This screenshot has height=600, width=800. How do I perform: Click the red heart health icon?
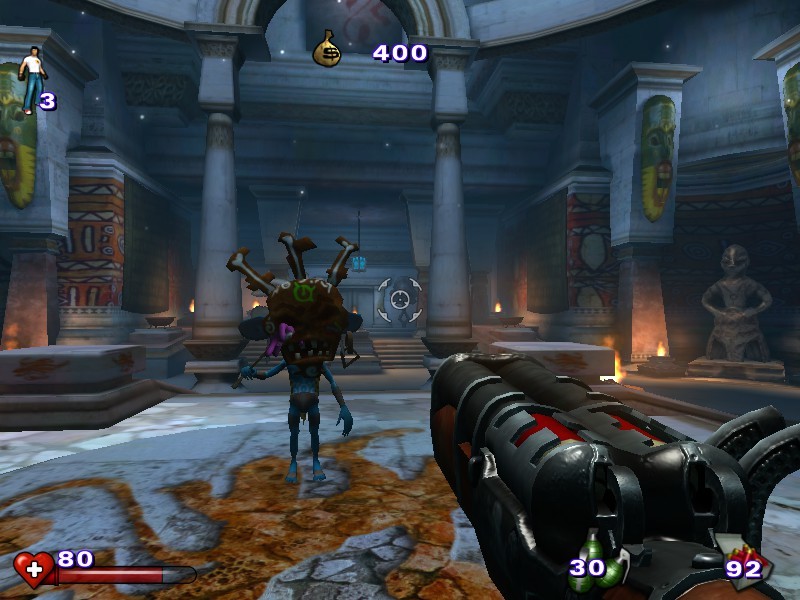[x=34, y=569]
